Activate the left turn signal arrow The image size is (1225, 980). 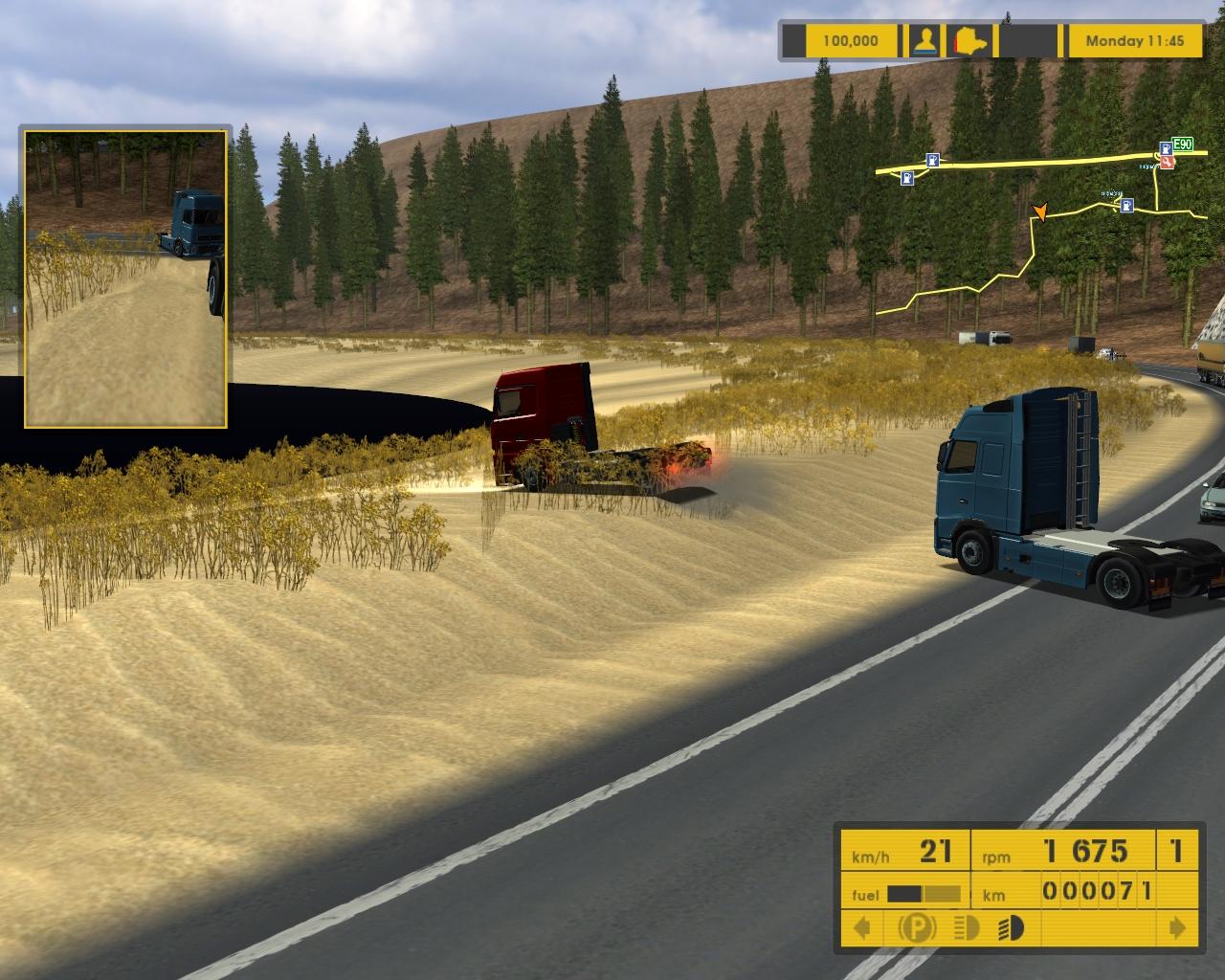[x=862, y=927]
